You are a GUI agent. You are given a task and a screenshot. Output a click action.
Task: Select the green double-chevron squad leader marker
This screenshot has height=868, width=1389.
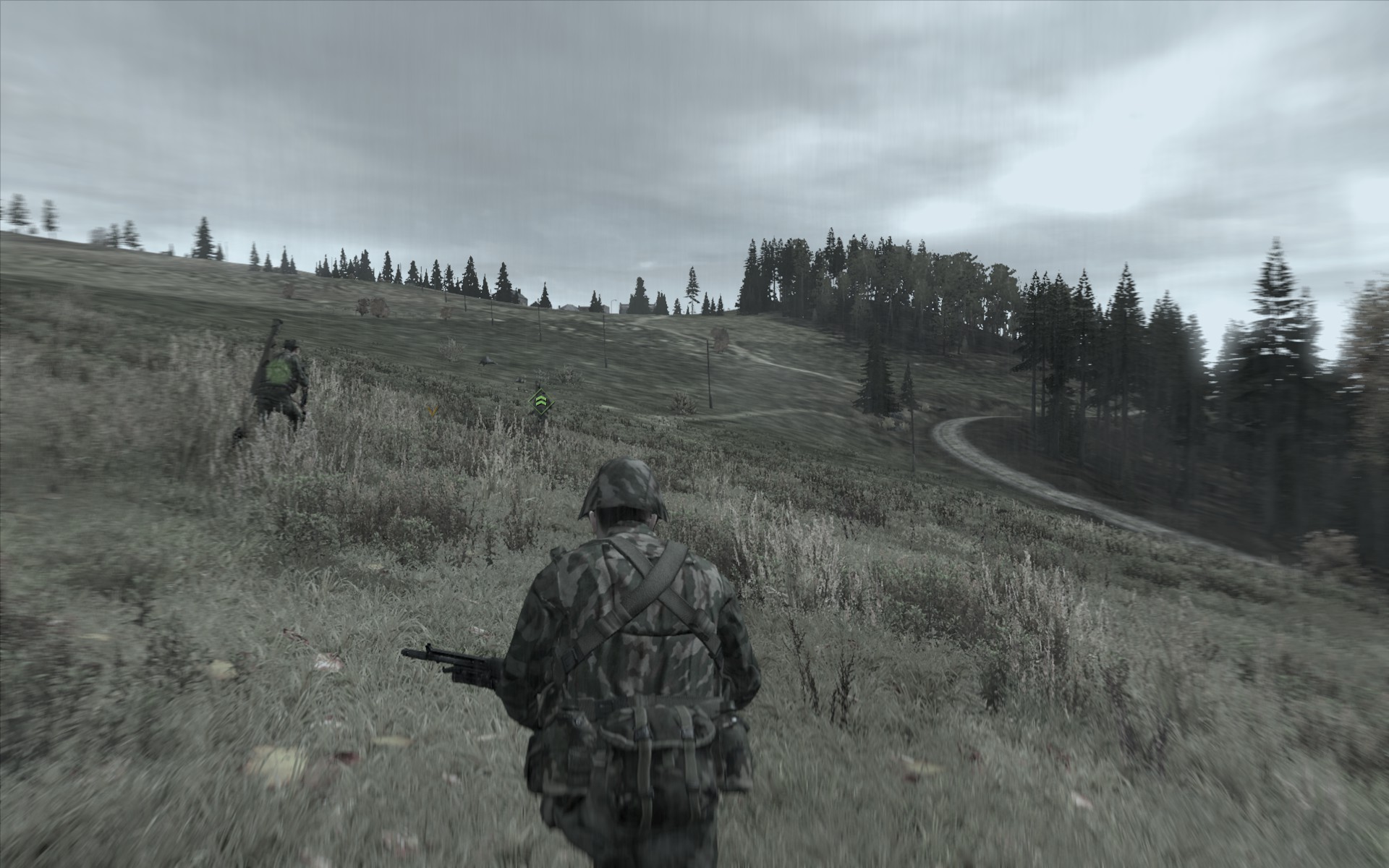point(540,401)
